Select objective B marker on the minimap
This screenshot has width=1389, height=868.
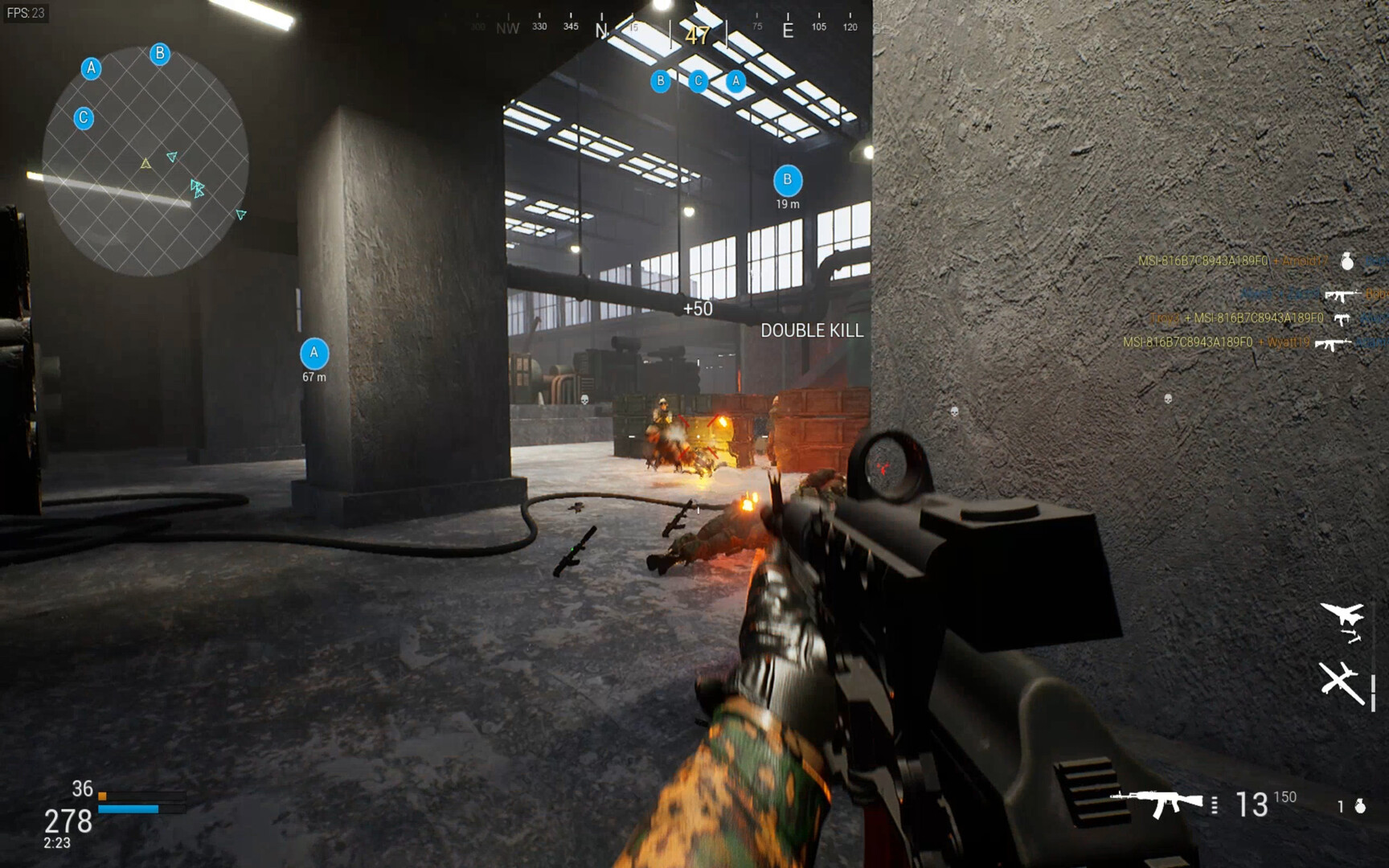[x=160, y=54]
